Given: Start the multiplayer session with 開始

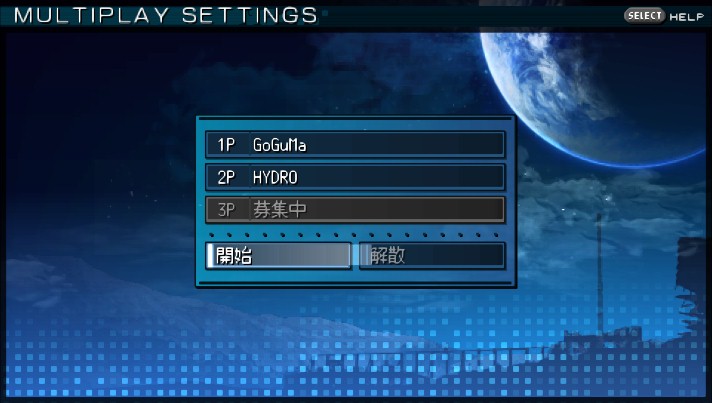Looking at the screenshot, I should pos(279,255).
